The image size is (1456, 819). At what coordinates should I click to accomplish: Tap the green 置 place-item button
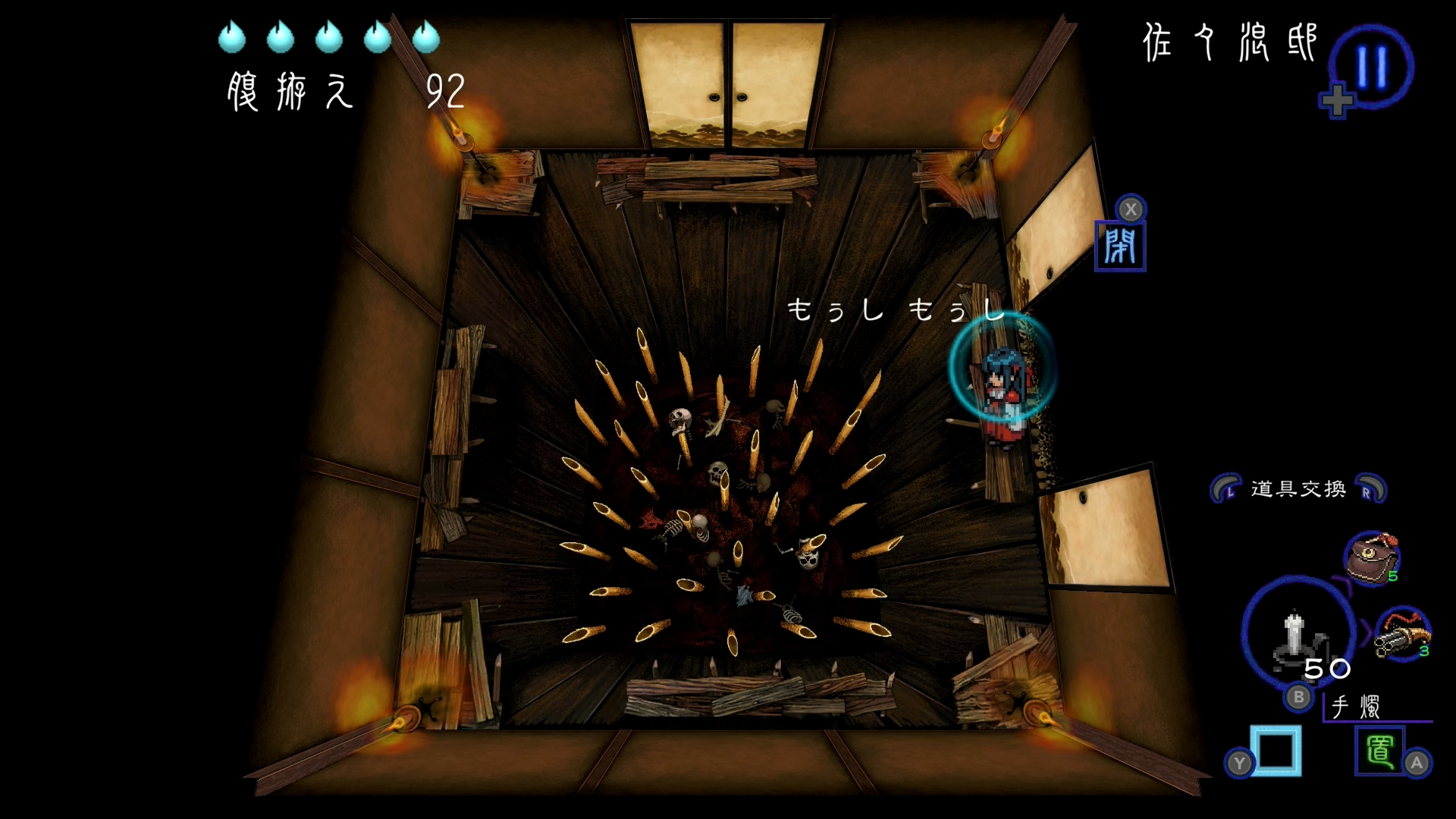(x=1379, y=751)
